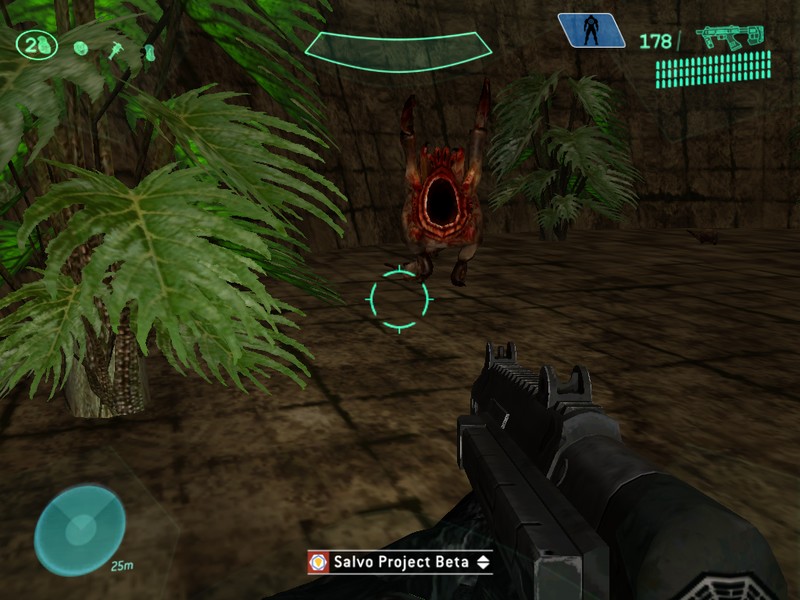Click the red badge icon beside Salvo Project Beta

coord(318,562)
